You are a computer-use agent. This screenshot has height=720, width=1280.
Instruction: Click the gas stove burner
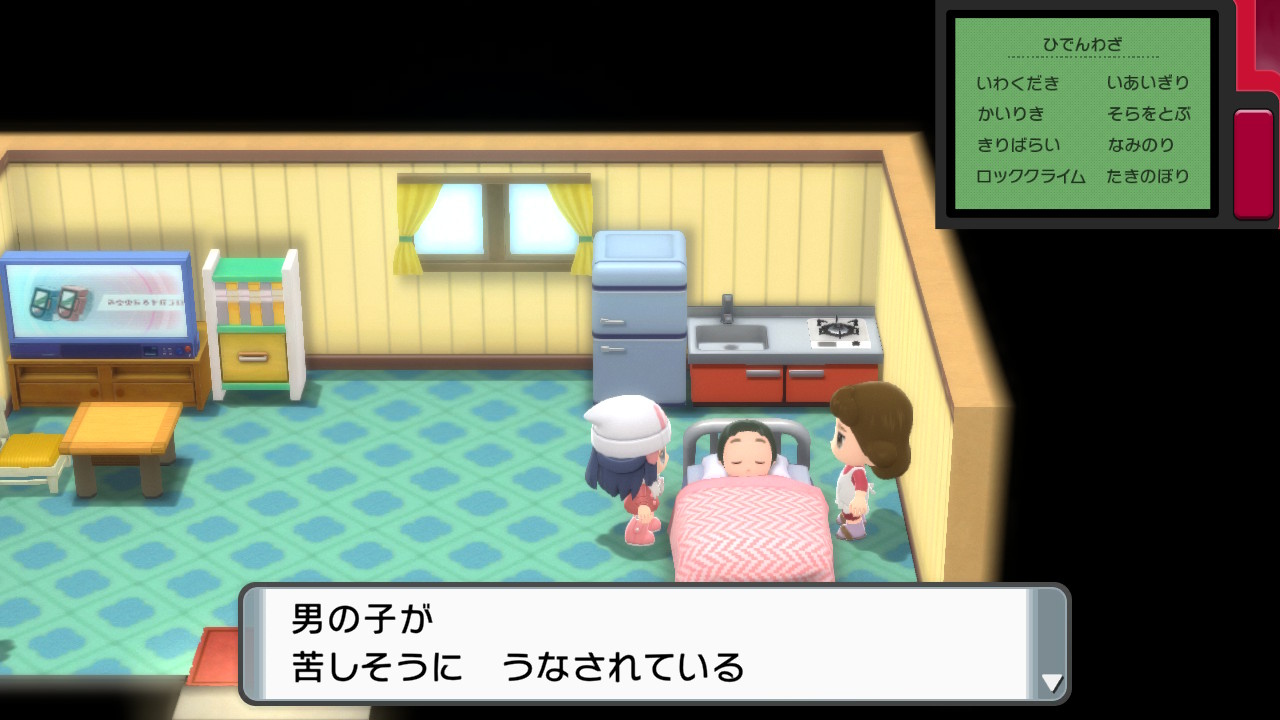pos(838,330)
